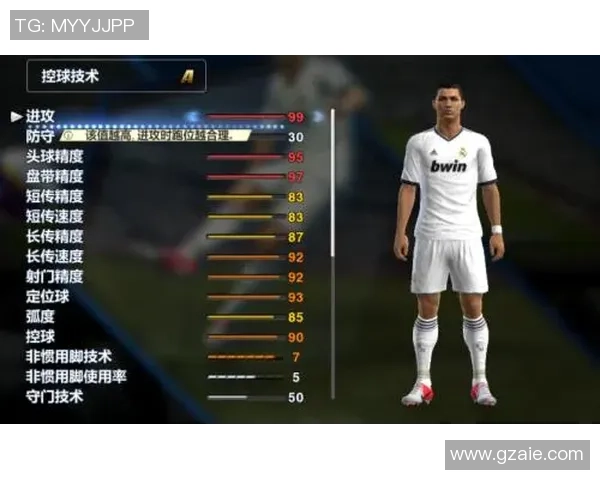Select the 非惯用脚技术 row
The height and width of the screenshot is (480, 600).
pyautogui.click(x=69, y=357)
